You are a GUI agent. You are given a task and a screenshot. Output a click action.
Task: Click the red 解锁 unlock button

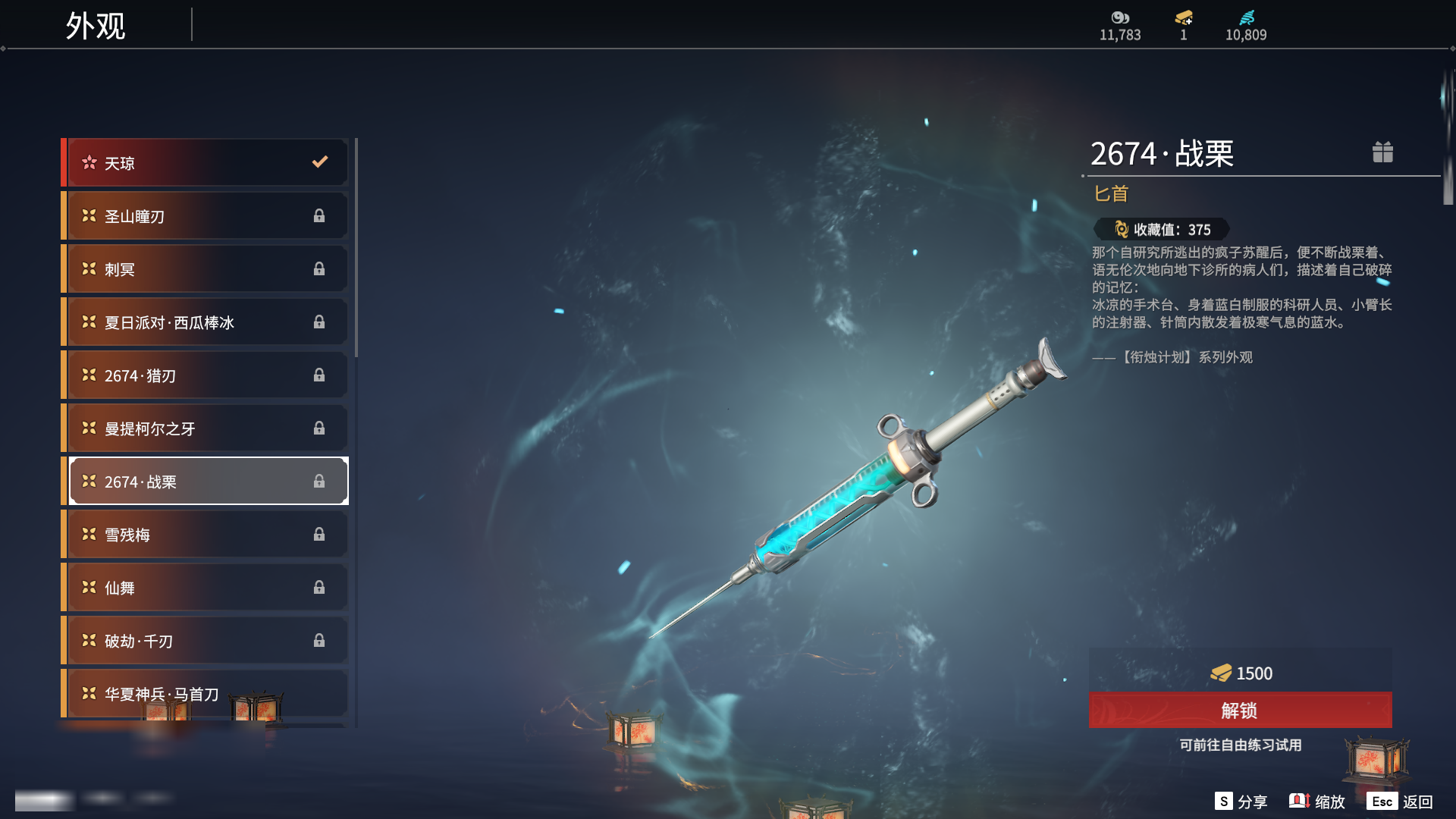pyautogui.click(x=1240, y=711)
